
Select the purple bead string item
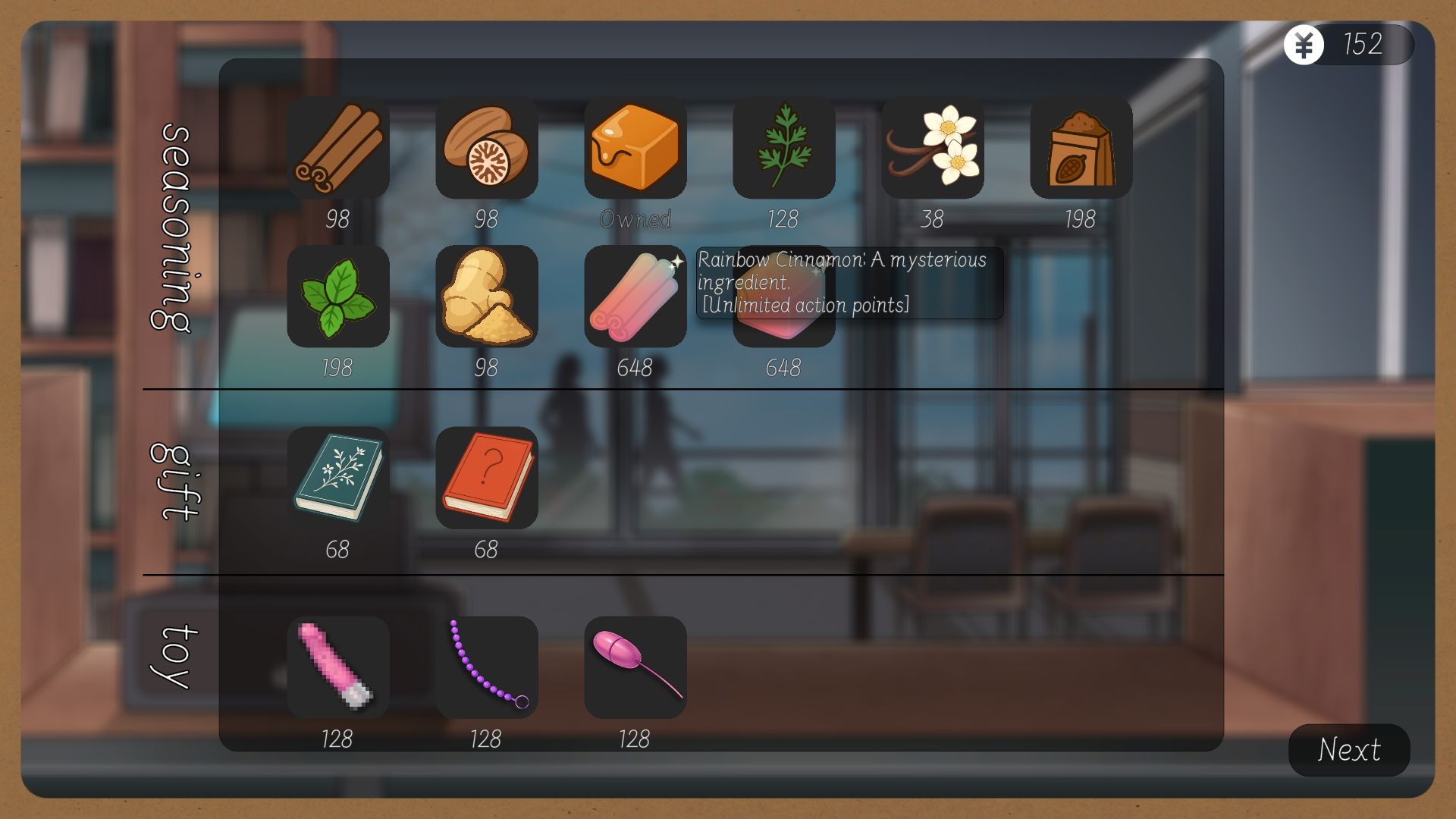[487, 668]
